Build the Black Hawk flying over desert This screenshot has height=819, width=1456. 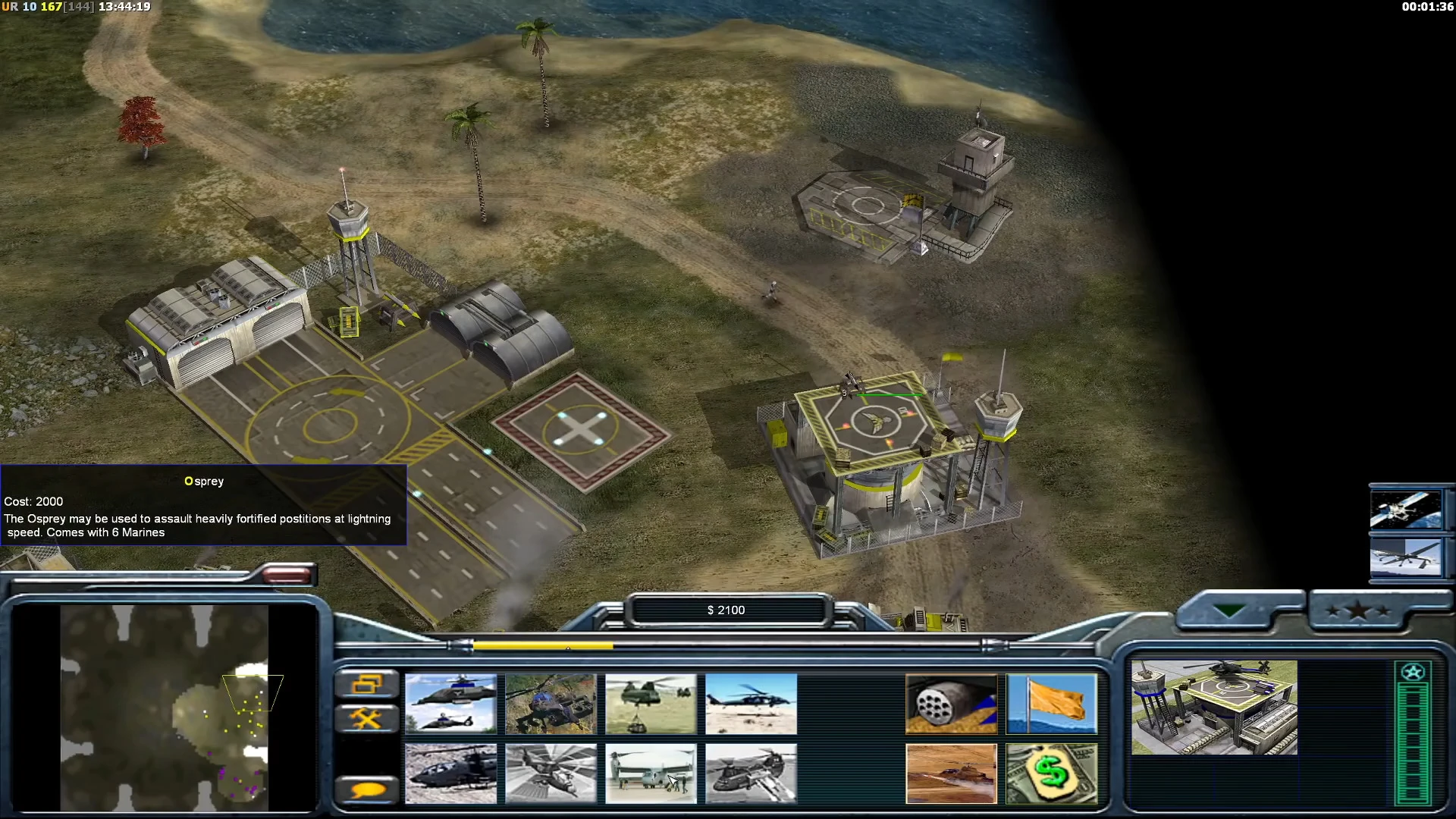(x=751, y=704)
